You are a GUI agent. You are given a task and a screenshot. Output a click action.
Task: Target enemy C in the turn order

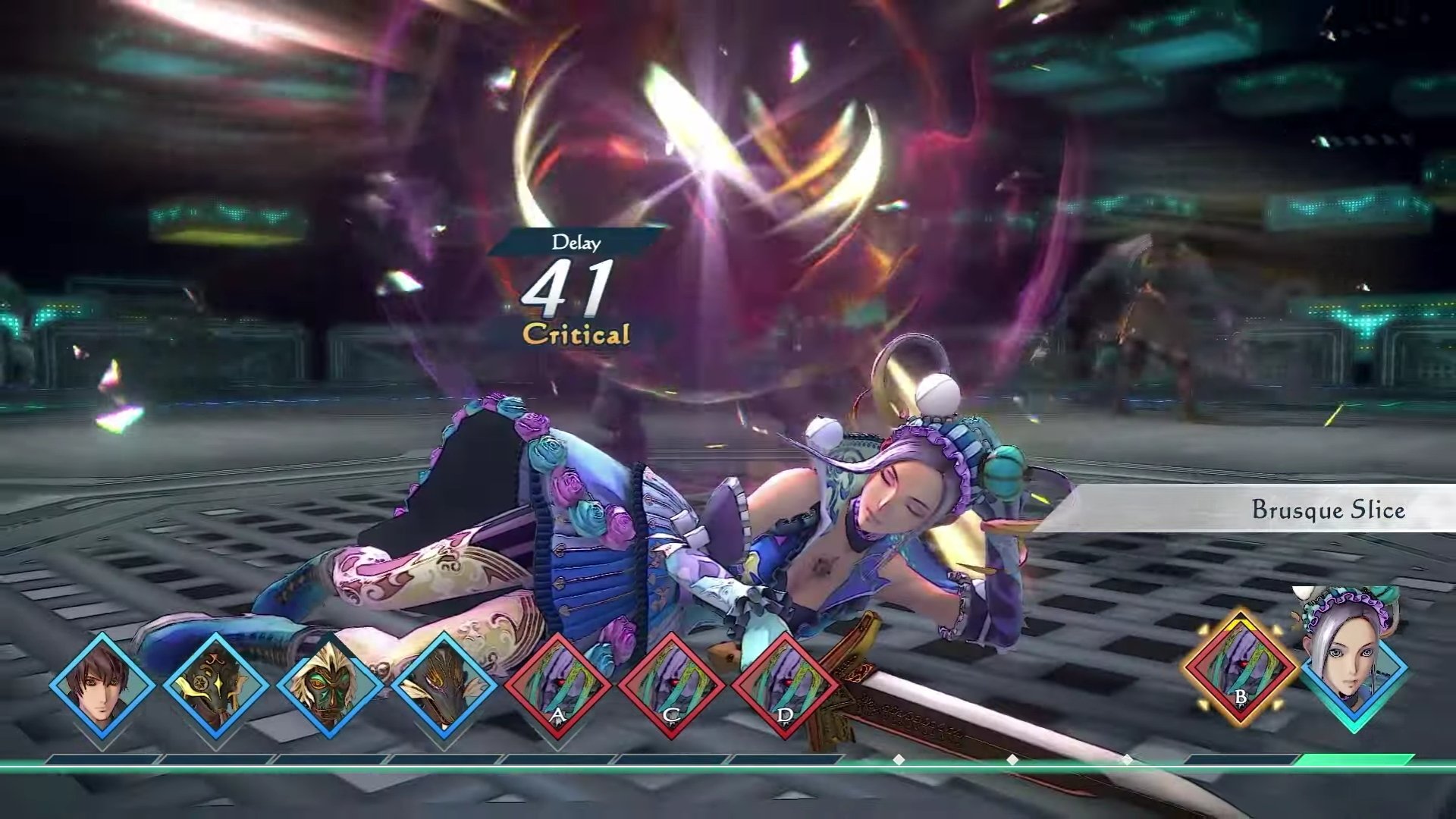point(671,685)
